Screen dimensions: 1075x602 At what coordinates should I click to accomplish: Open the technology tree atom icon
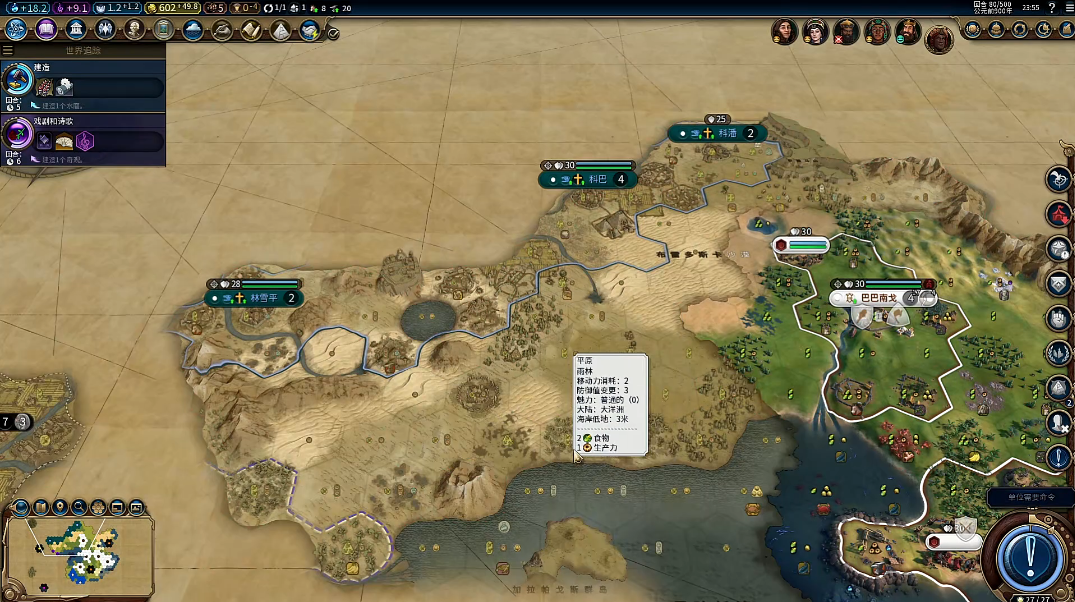16,29
